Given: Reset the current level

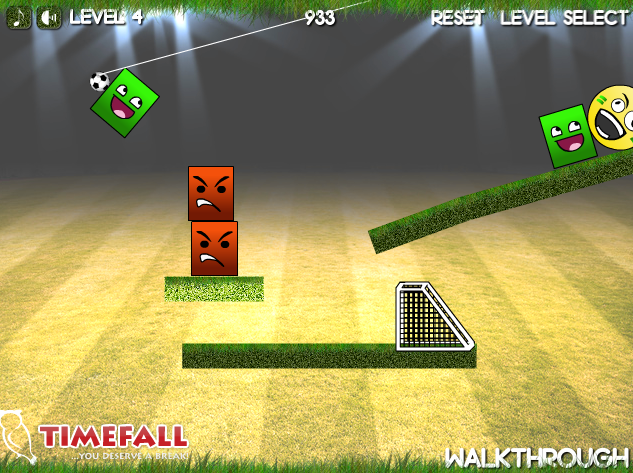Looking at the screenshot, I should tap(458, 18).
